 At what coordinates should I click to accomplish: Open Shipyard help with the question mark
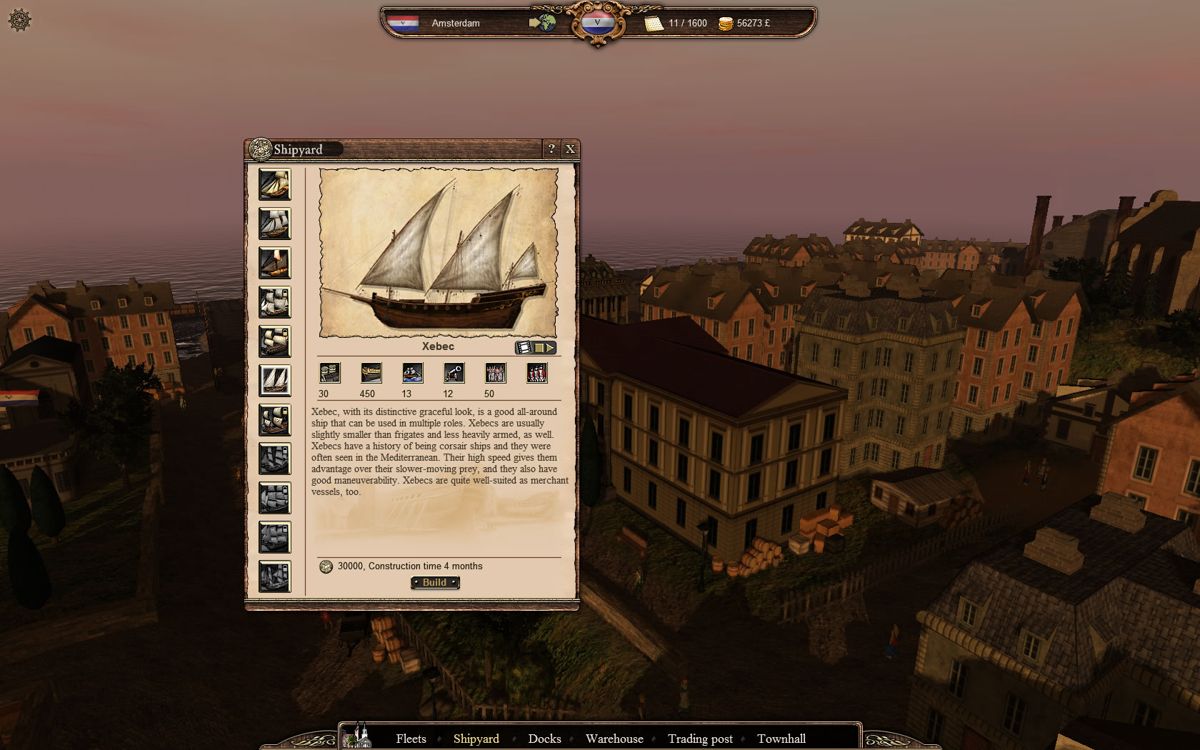[x=551, y=149]
